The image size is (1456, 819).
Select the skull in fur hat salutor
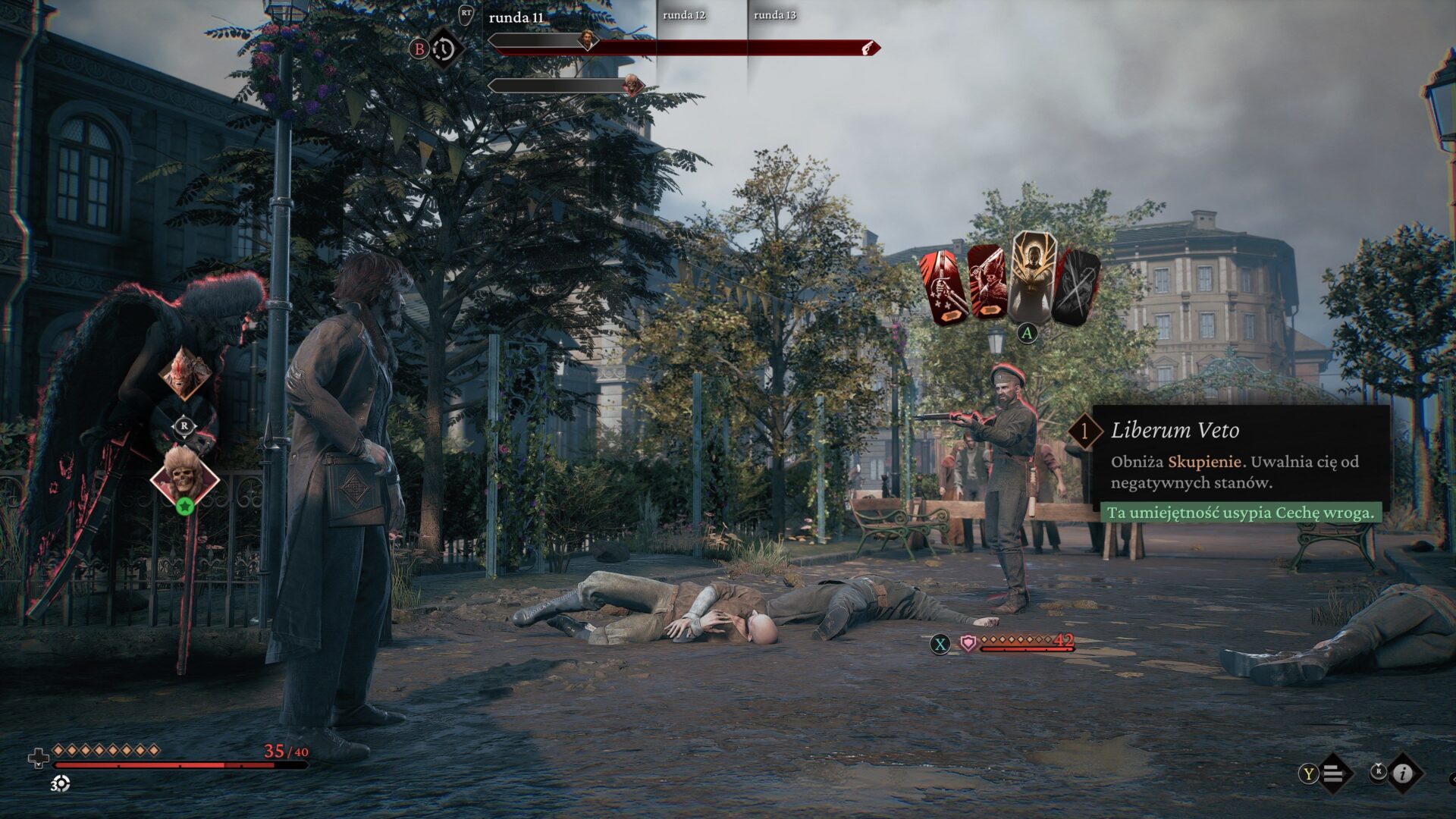[x=184, y=476]
